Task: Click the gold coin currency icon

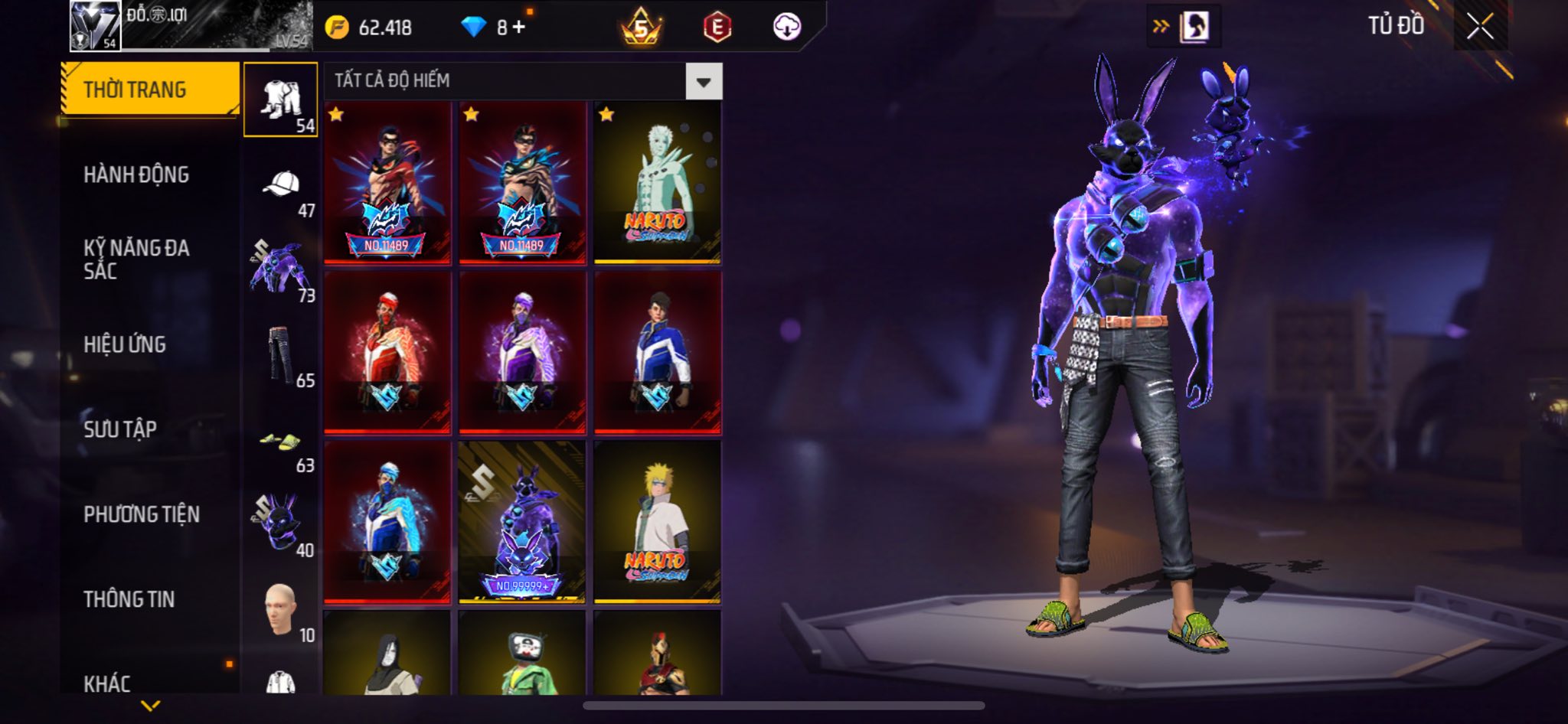Action: pyautogui.click(x=337, y=28)
